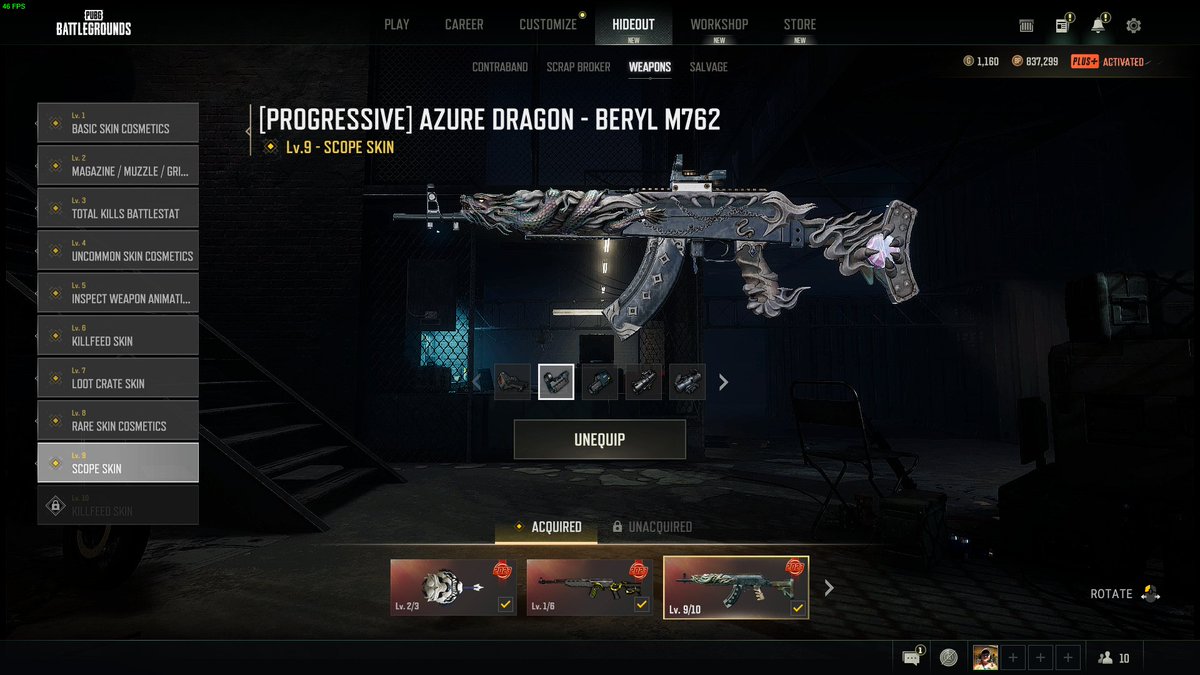Select Lv. 4 Uncommon Skin Cosmetics

118,251
